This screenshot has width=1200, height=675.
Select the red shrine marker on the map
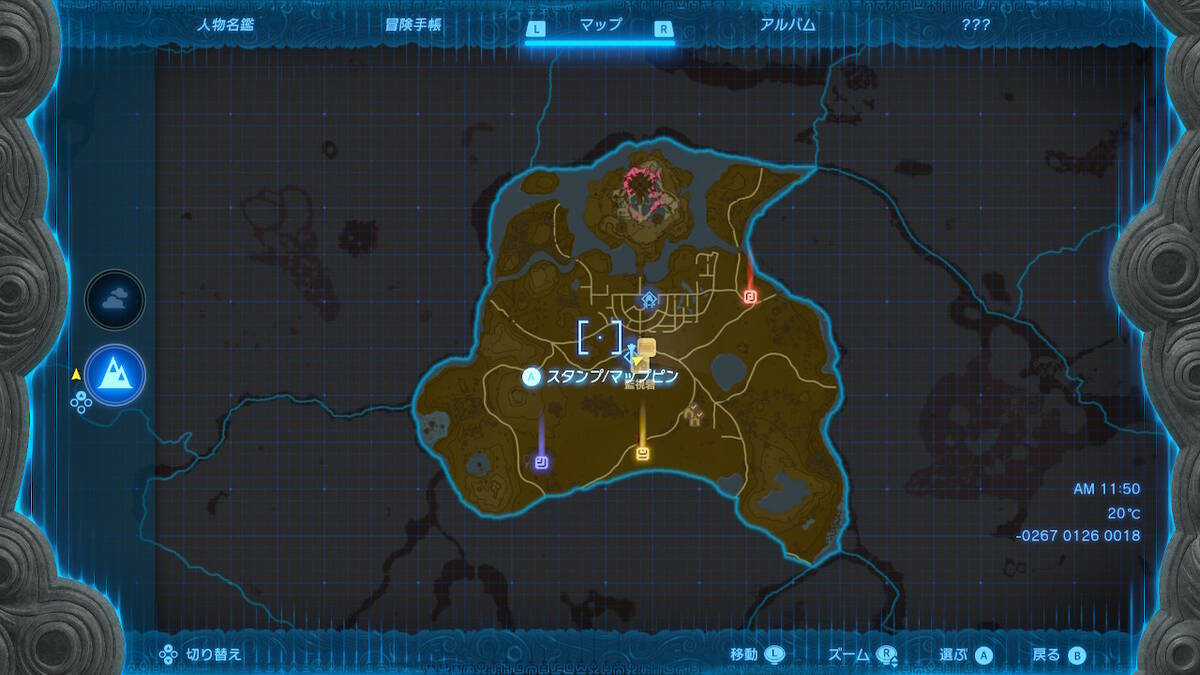point(750,296)
